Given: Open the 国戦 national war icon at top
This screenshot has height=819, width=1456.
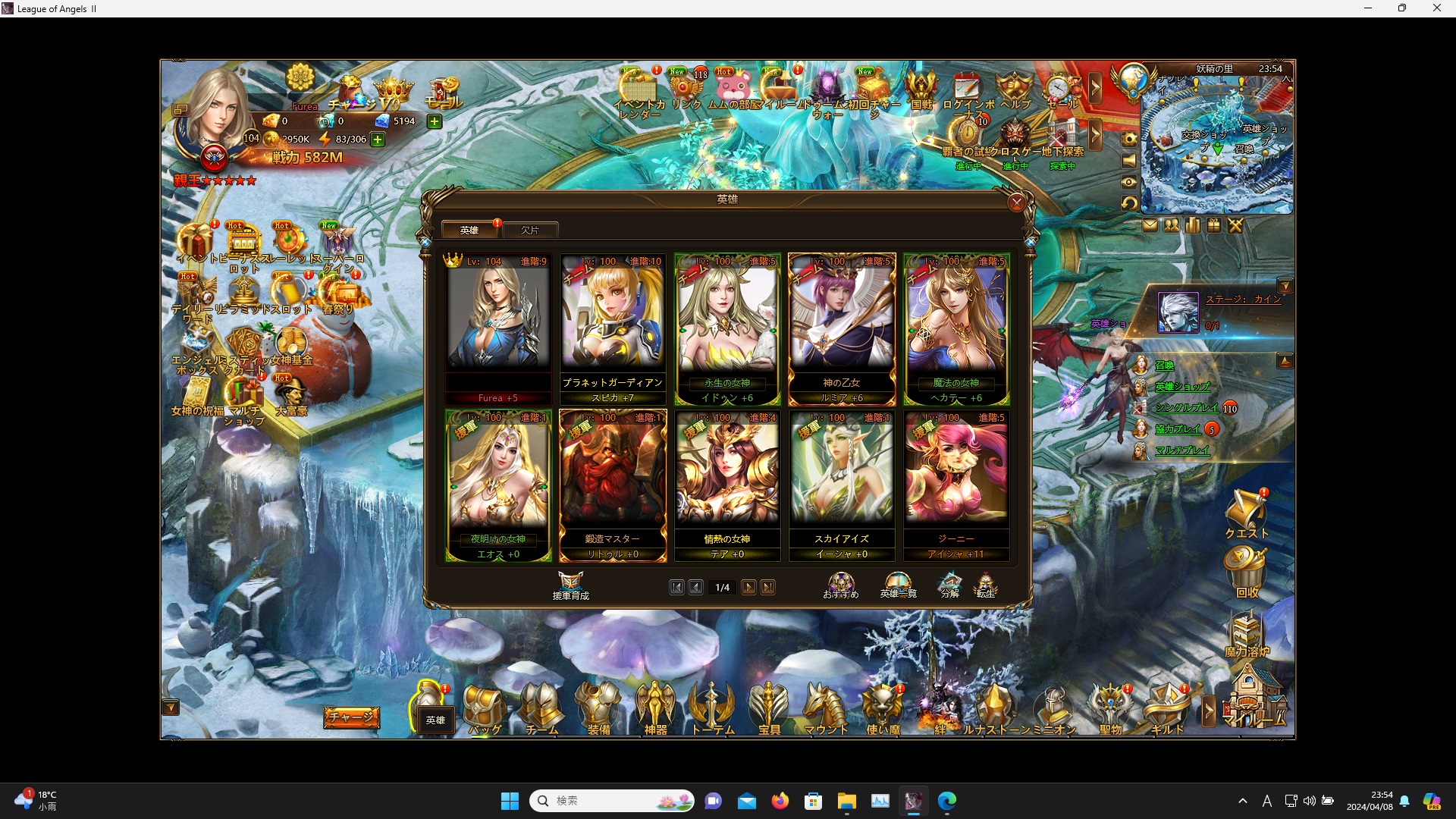Looking at the screenshot, I should [920, 87].
